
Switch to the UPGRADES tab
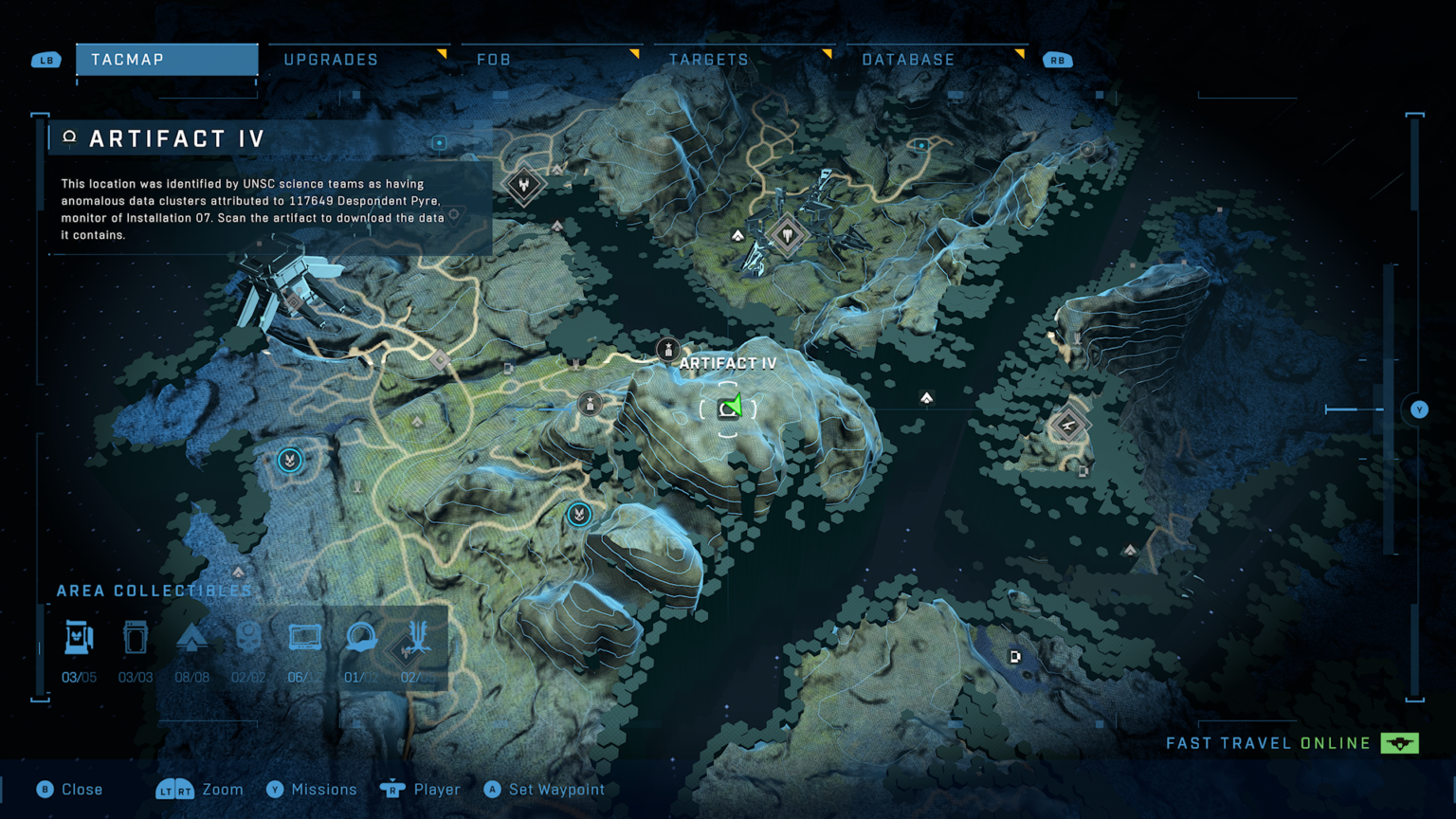(329, 59)
